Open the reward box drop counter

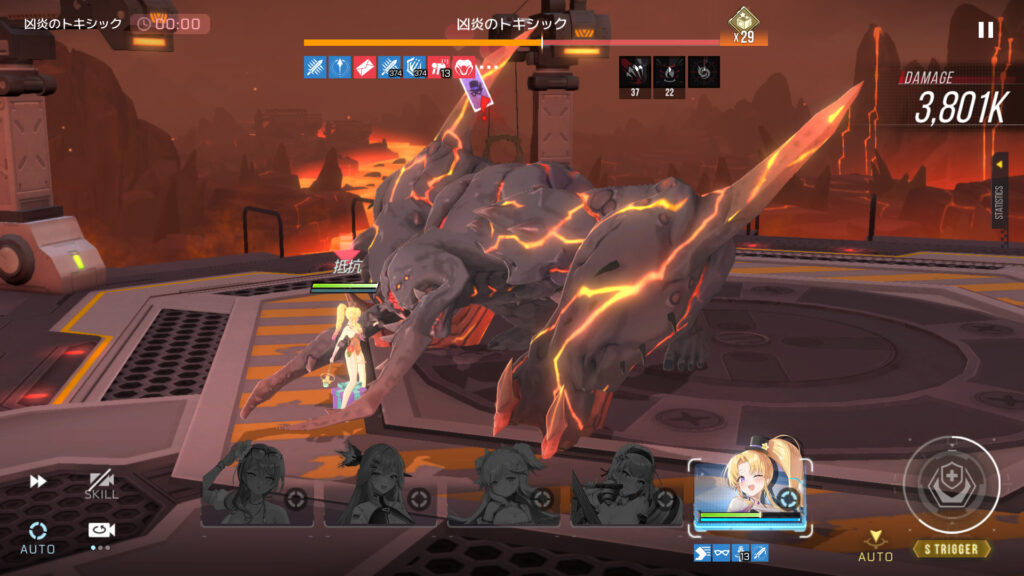743,26
